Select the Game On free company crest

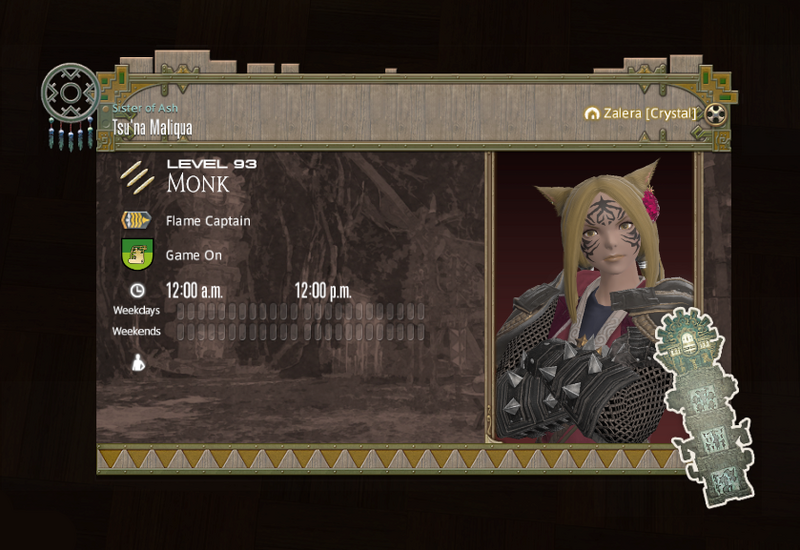tap(136, 254)
